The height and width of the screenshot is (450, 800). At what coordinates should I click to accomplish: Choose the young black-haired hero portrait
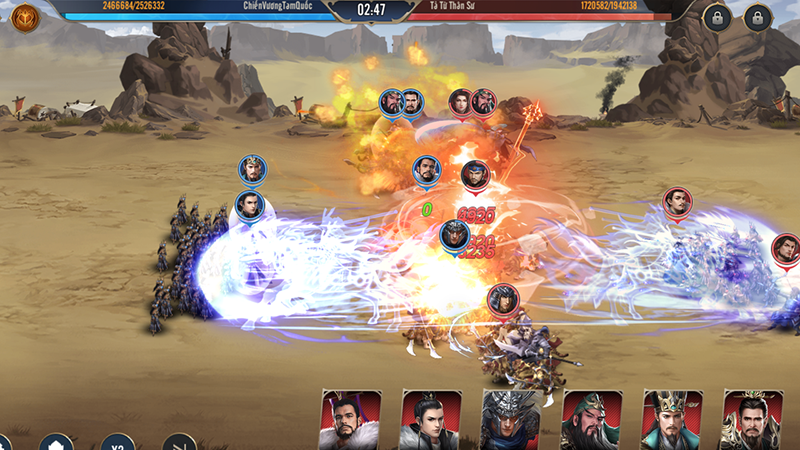430,420
